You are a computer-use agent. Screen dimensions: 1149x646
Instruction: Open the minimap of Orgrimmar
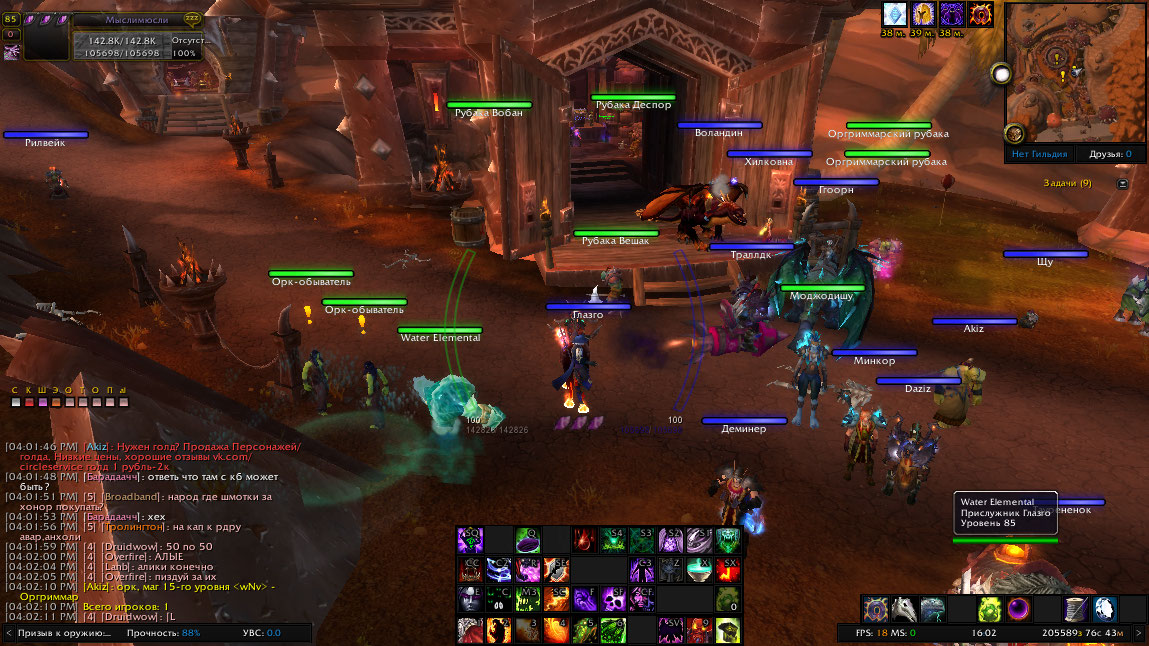click(1075, 72)
